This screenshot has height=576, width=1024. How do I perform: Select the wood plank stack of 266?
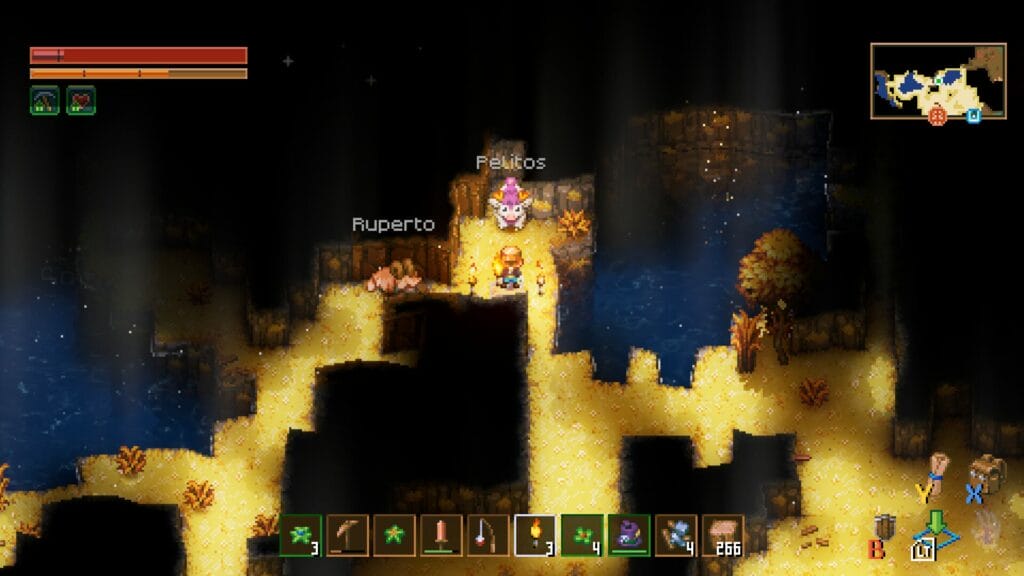(x=723, y=535)
